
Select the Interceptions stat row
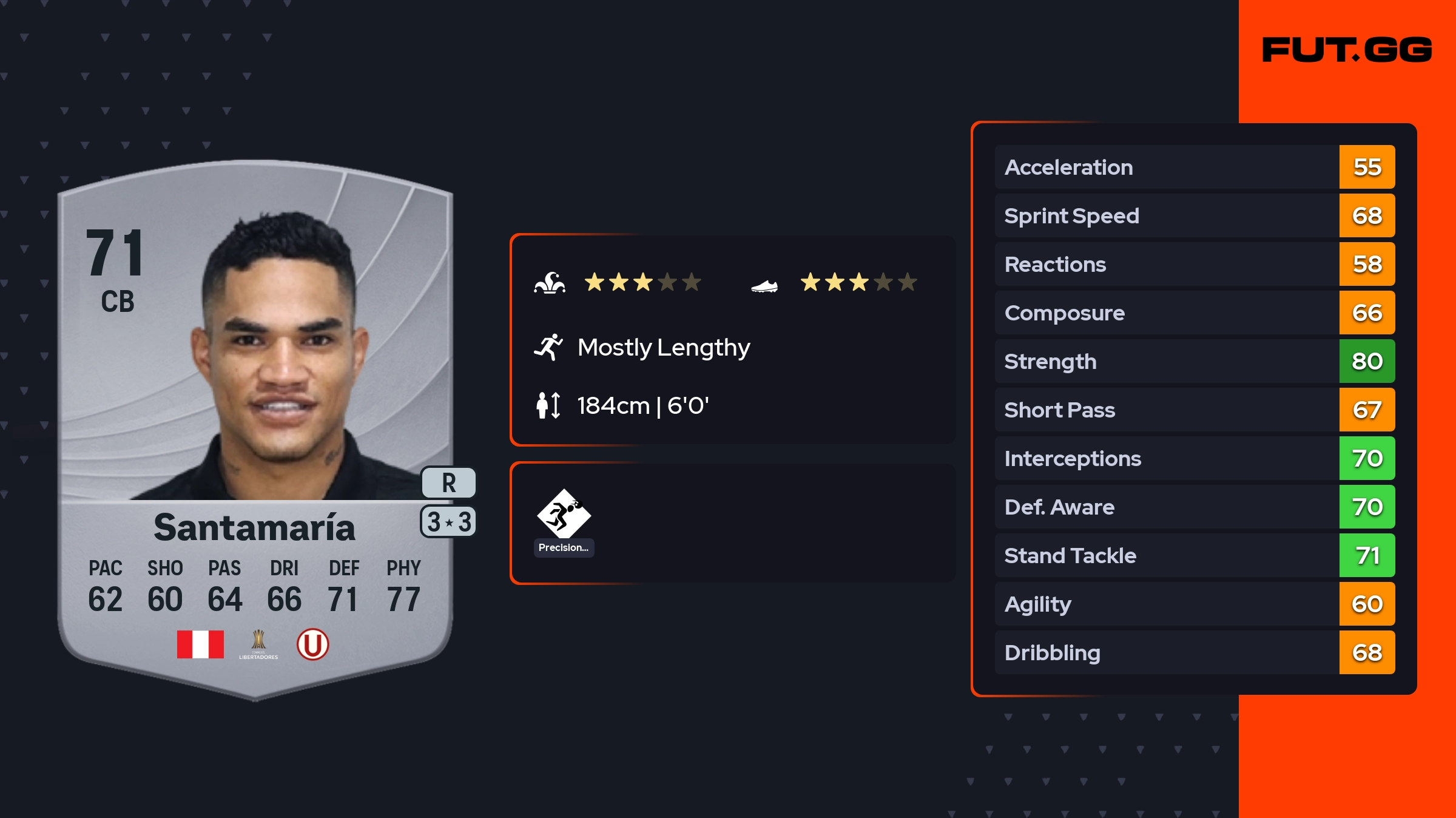(x=1194, y=458)
